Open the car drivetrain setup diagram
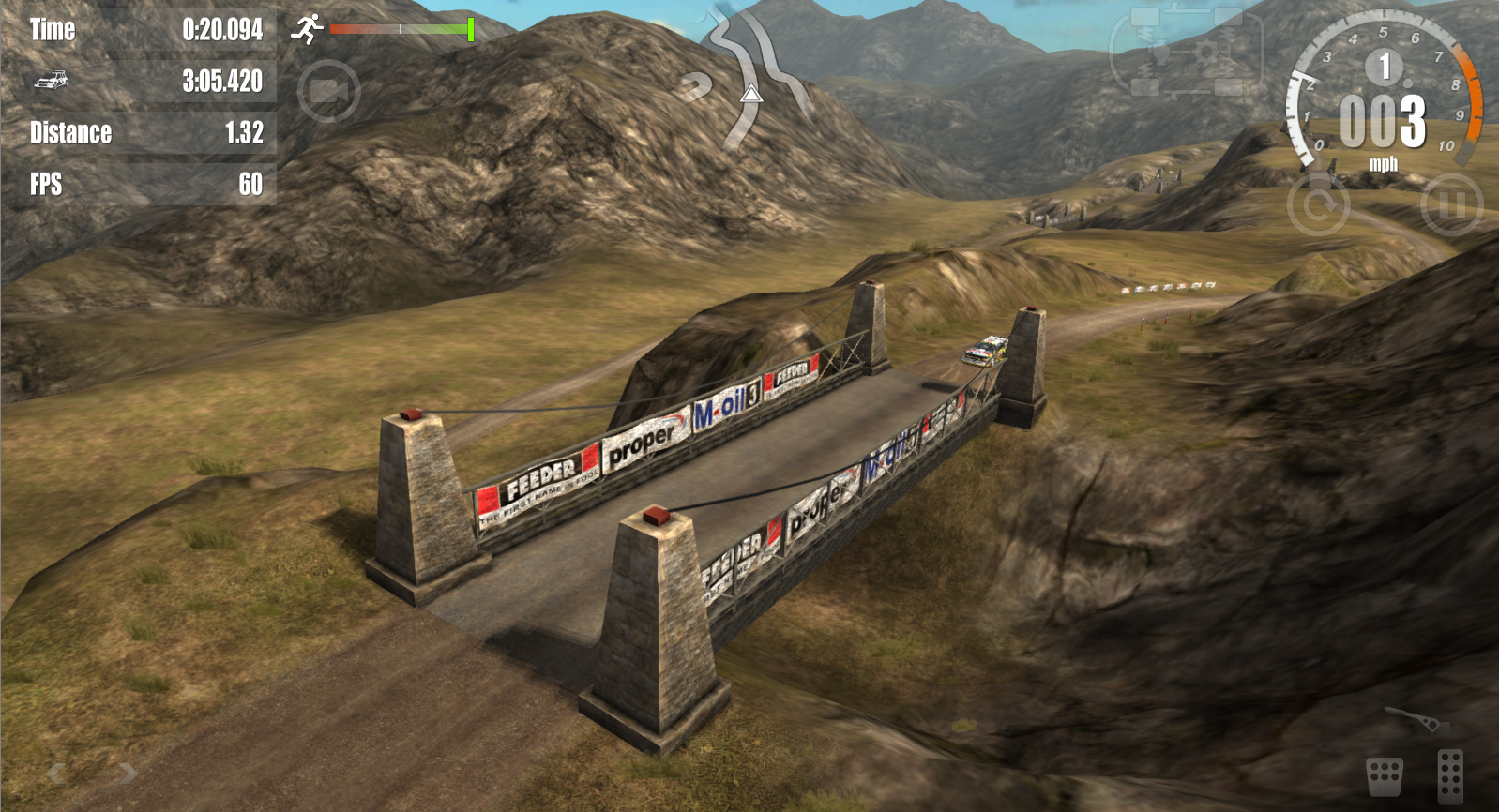 [x=1186, y=53]
